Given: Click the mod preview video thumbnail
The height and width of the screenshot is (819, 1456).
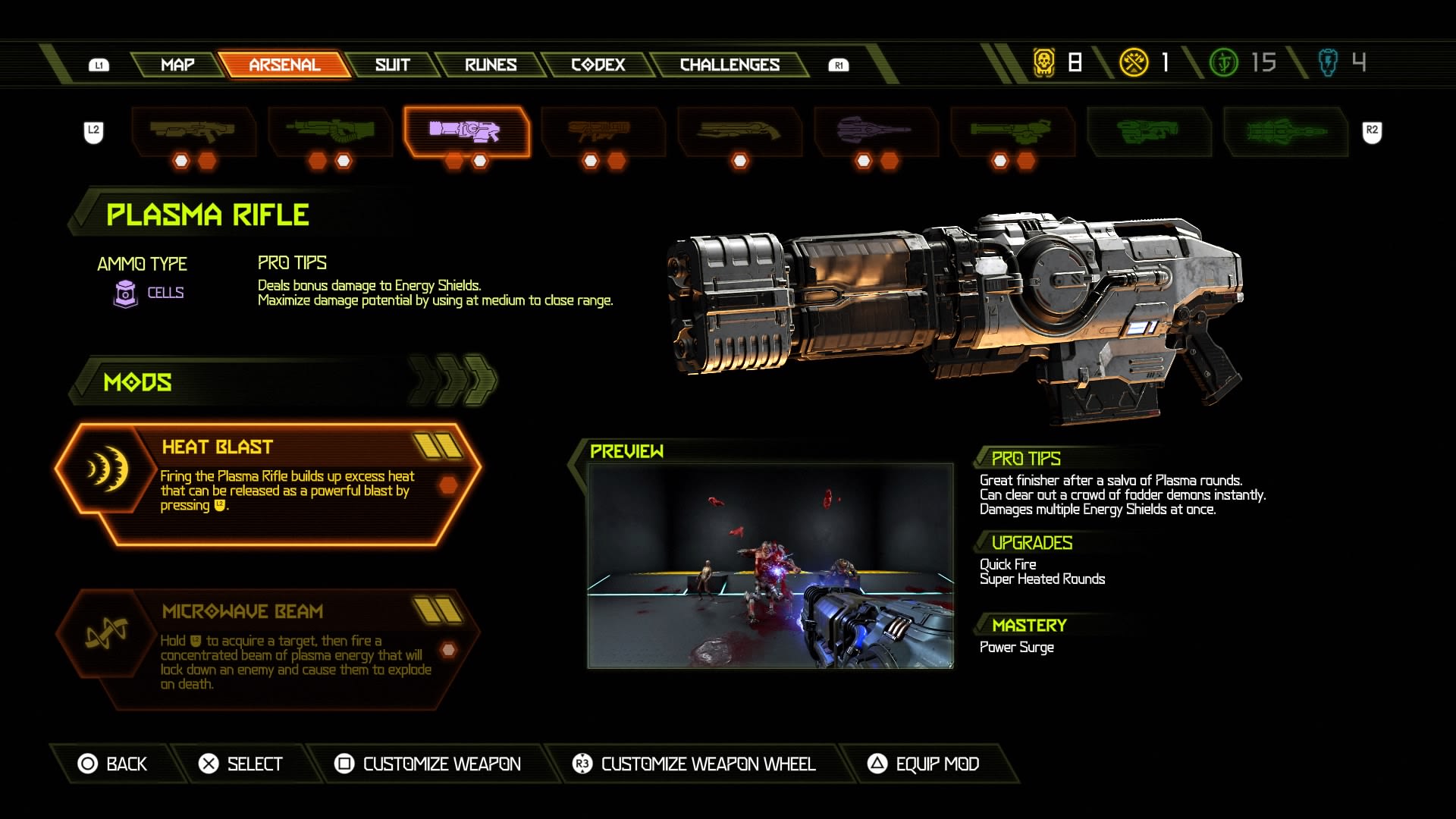Looking at the screenshot, I should pos(770,566).
